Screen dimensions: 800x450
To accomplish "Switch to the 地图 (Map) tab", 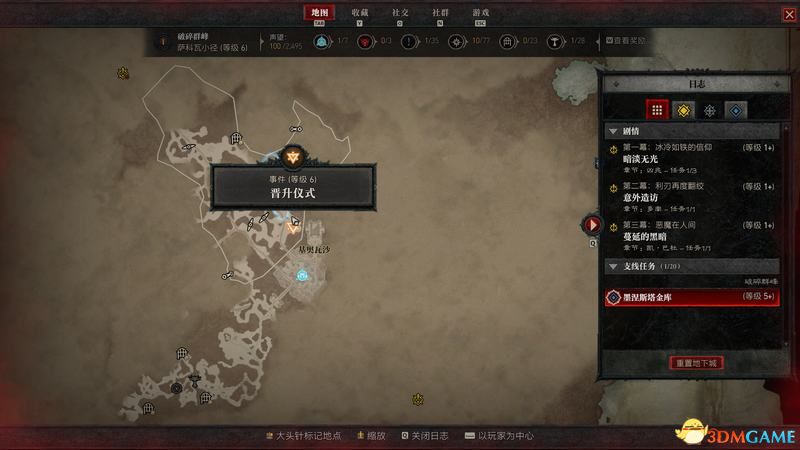I will coord(319,13).
